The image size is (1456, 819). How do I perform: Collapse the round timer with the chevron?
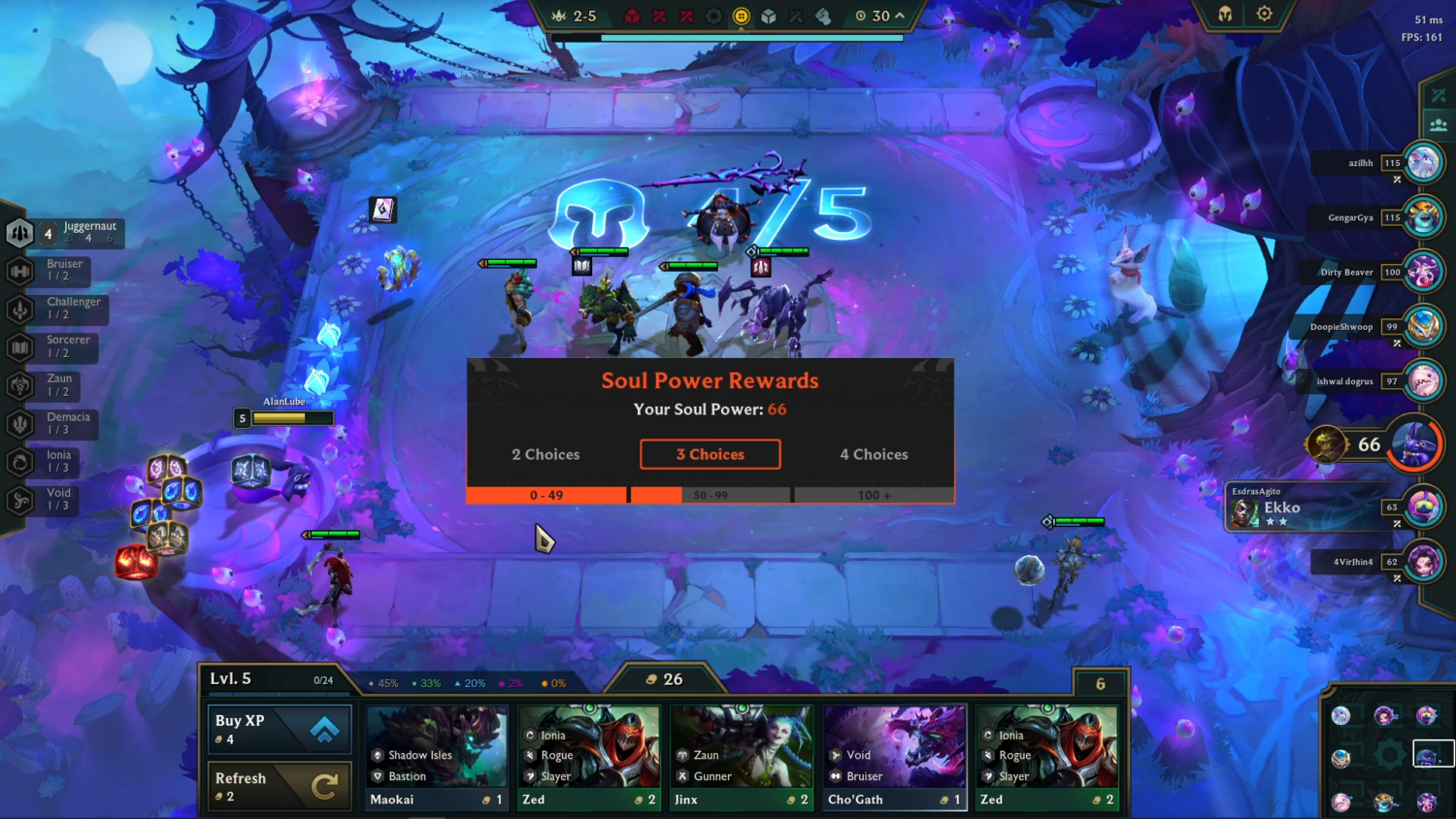pos(898,16)
